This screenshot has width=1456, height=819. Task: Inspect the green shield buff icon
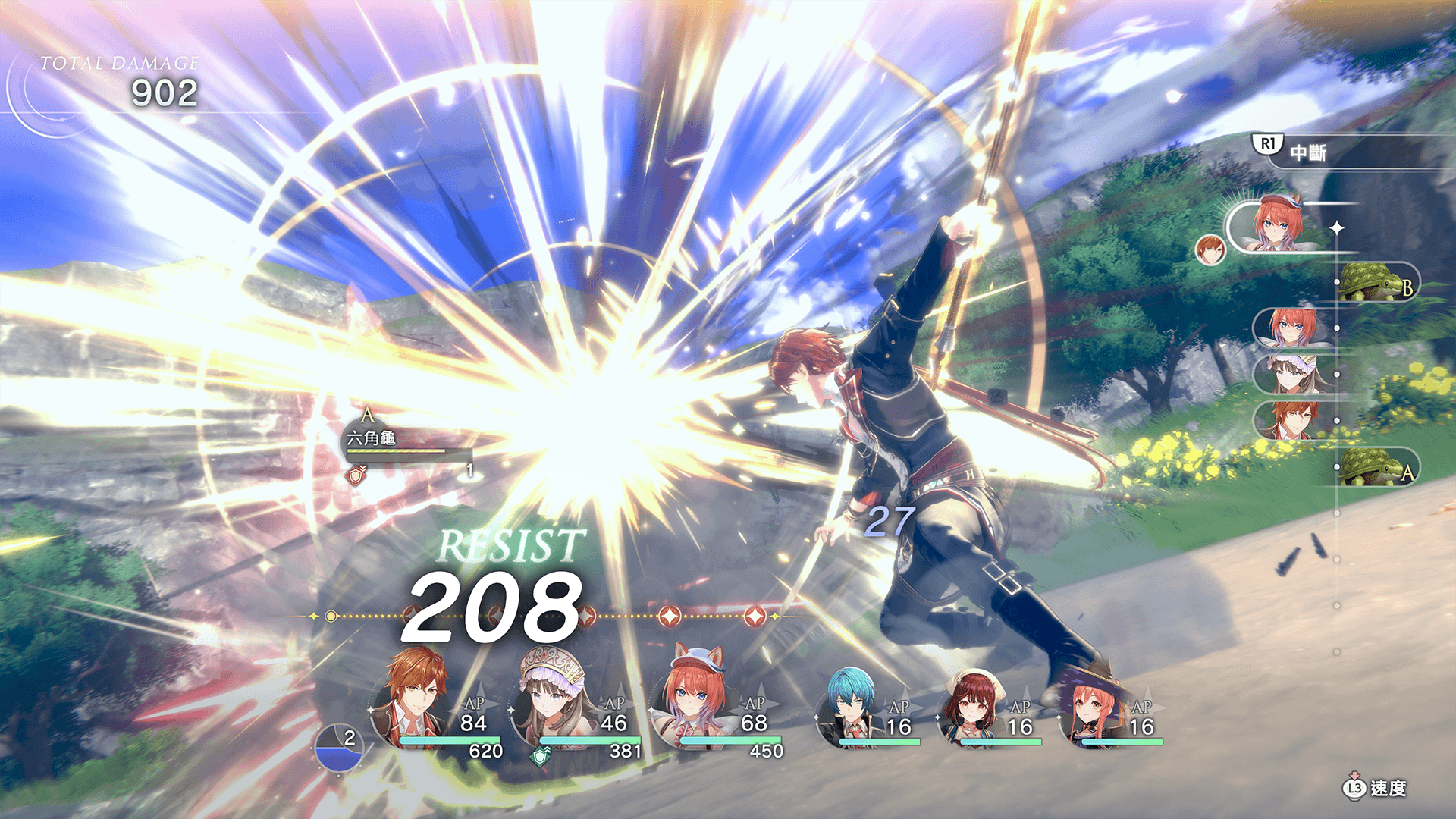(x=540, y=755)
